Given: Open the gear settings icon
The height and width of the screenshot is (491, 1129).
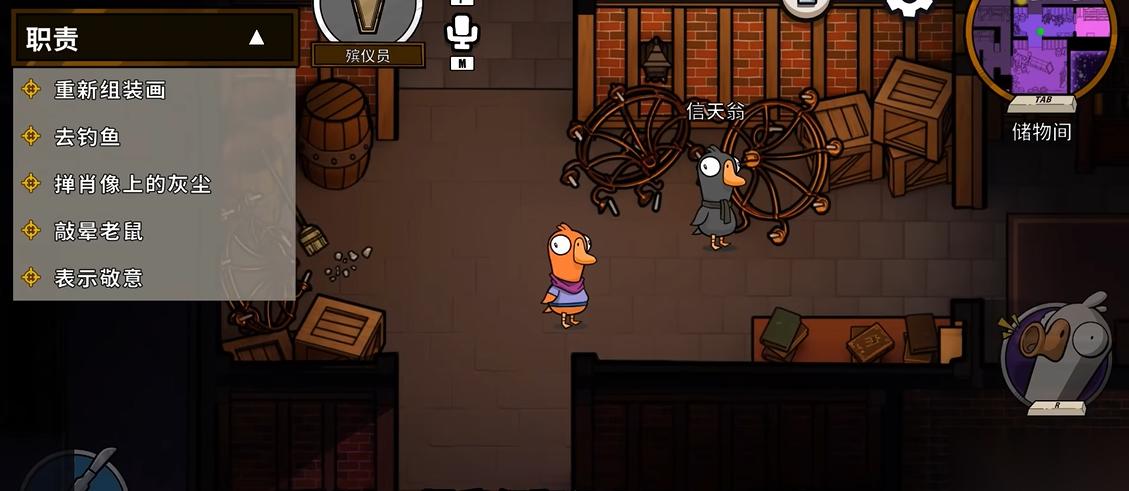Looking at the screenshot, I should point(909,6).
